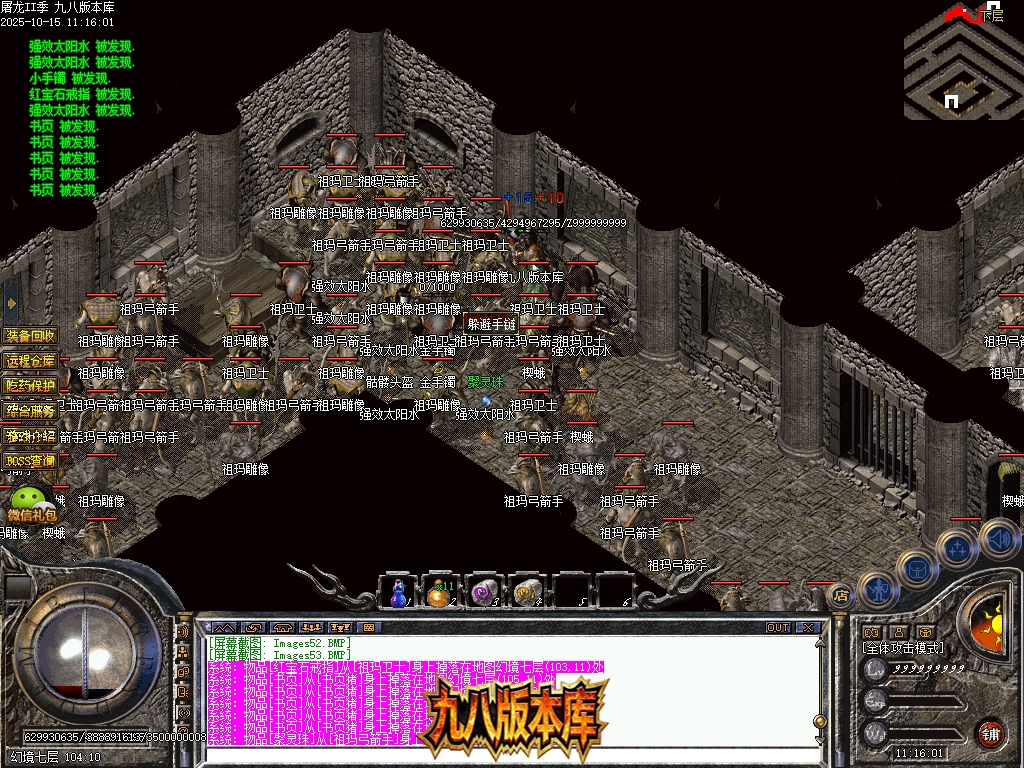Screen dimensions: 1024x768
Task: Open the BOSS查询 lookup button
Action: pyautogui.click(x=31, y=461)
